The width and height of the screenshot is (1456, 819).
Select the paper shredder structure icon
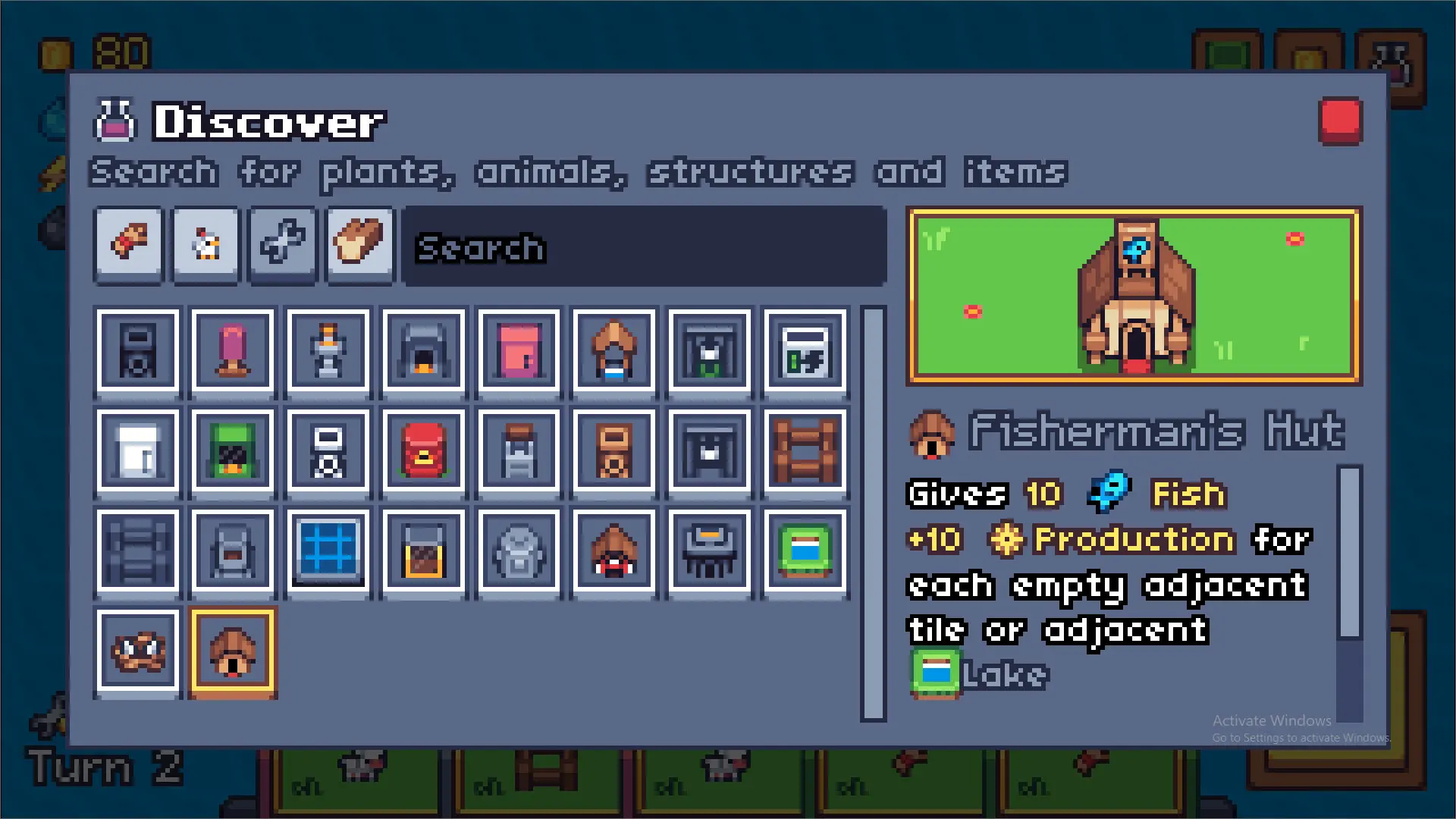[710, 552]
